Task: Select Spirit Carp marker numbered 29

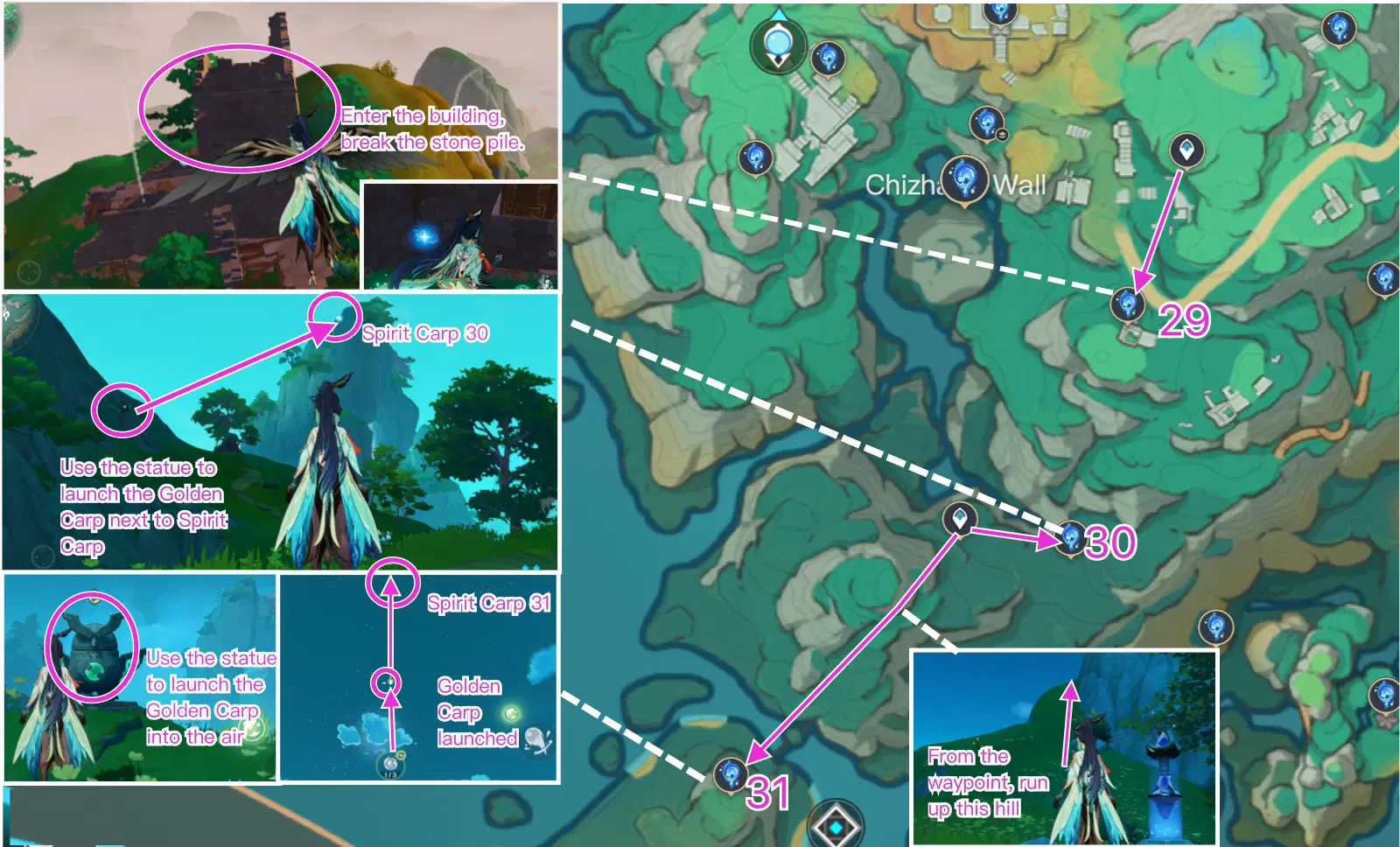Action: click(x=1130, y=303)
